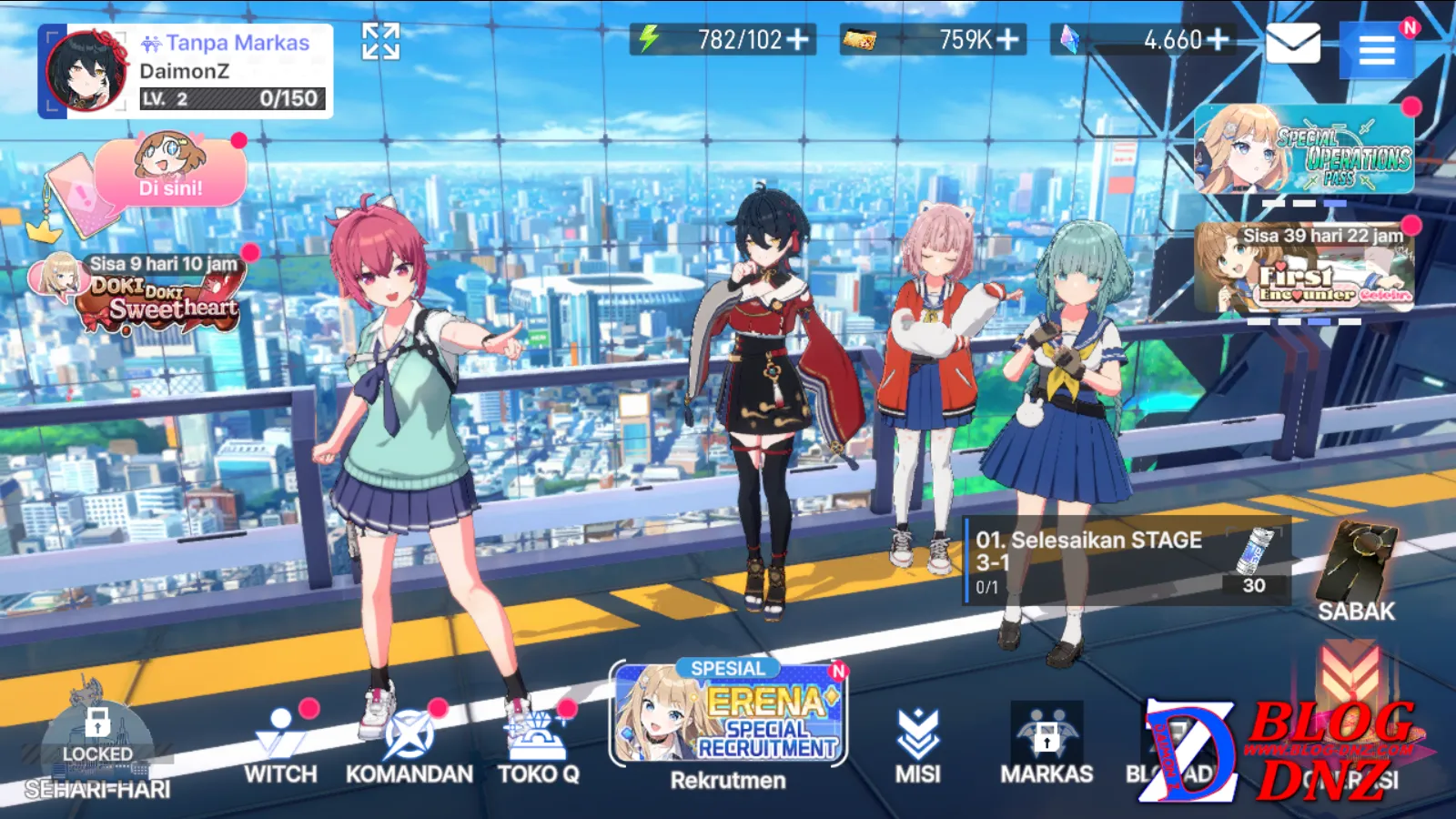Viewport: 1456px width, 819px height.
Task: Visit the TOKO Q shop
Action: tap(538, 746)
